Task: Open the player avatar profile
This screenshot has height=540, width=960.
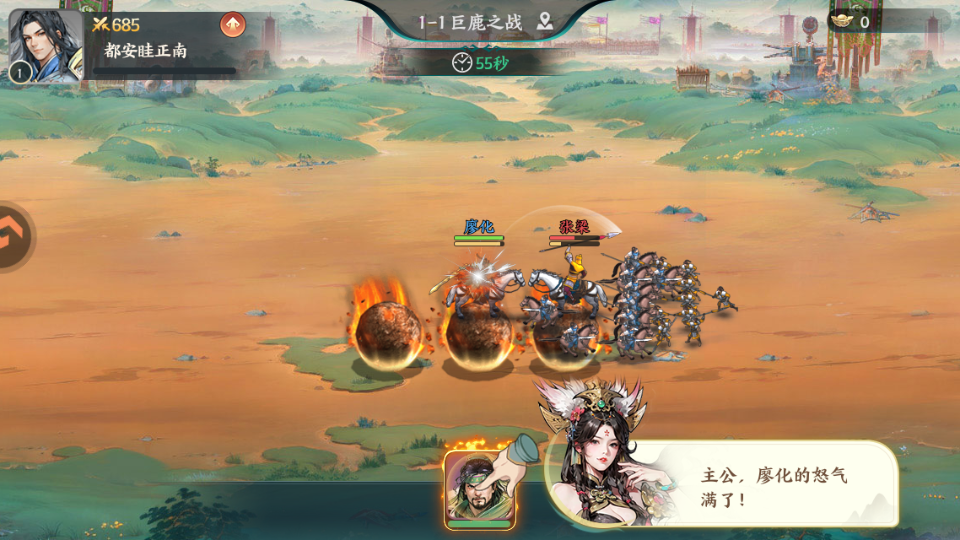Action: [x=45, y=44]
